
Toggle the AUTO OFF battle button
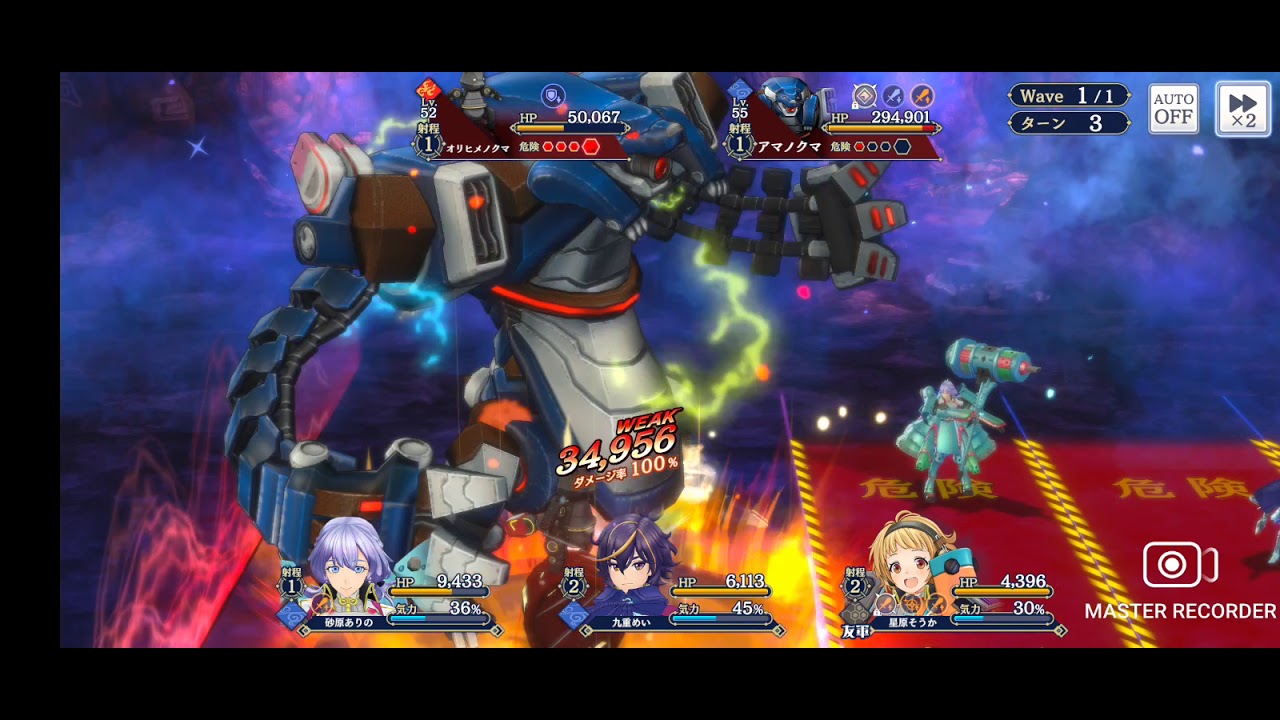pos(1173,109)
